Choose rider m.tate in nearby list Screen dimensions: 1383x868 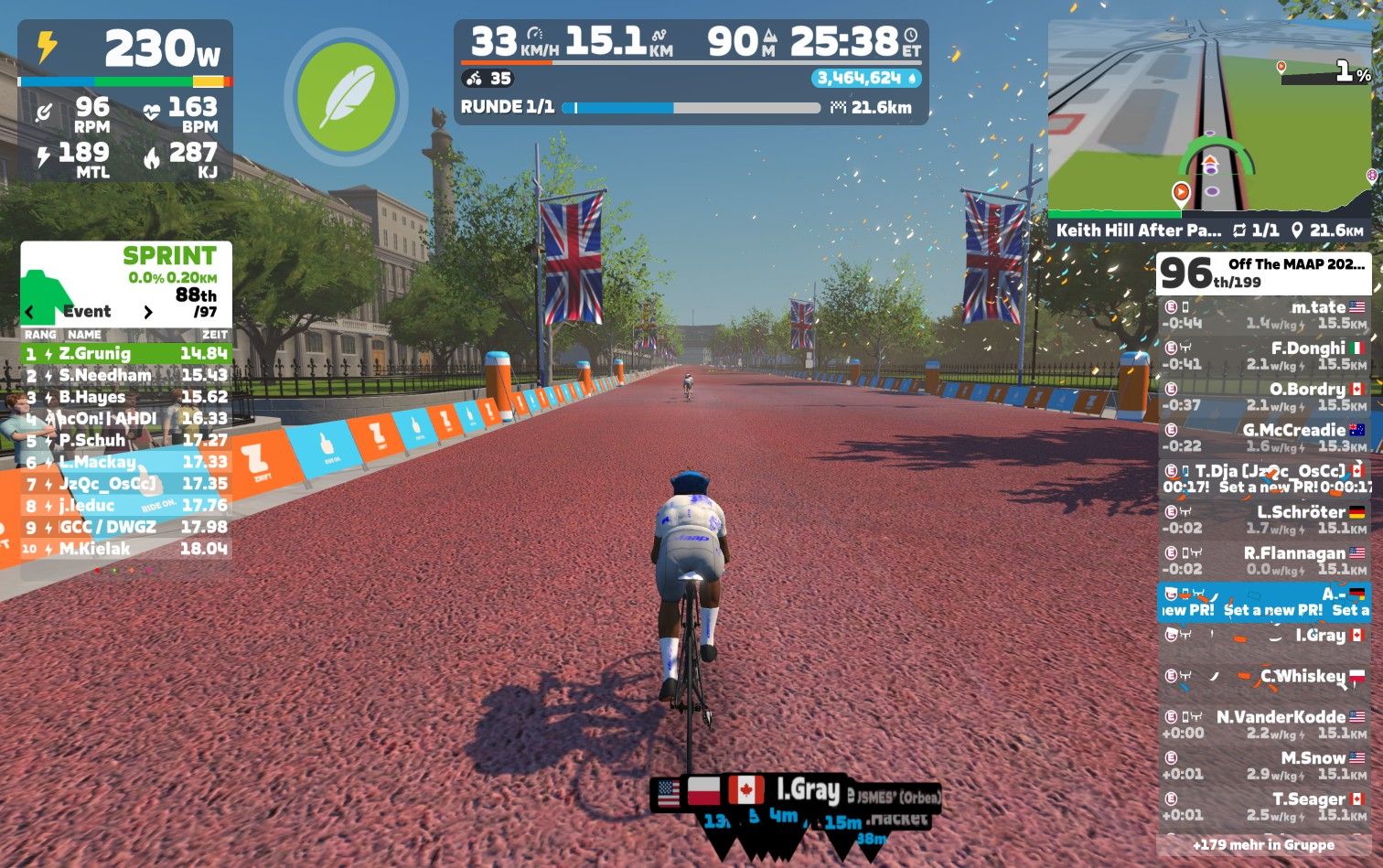coord(1264,315)
